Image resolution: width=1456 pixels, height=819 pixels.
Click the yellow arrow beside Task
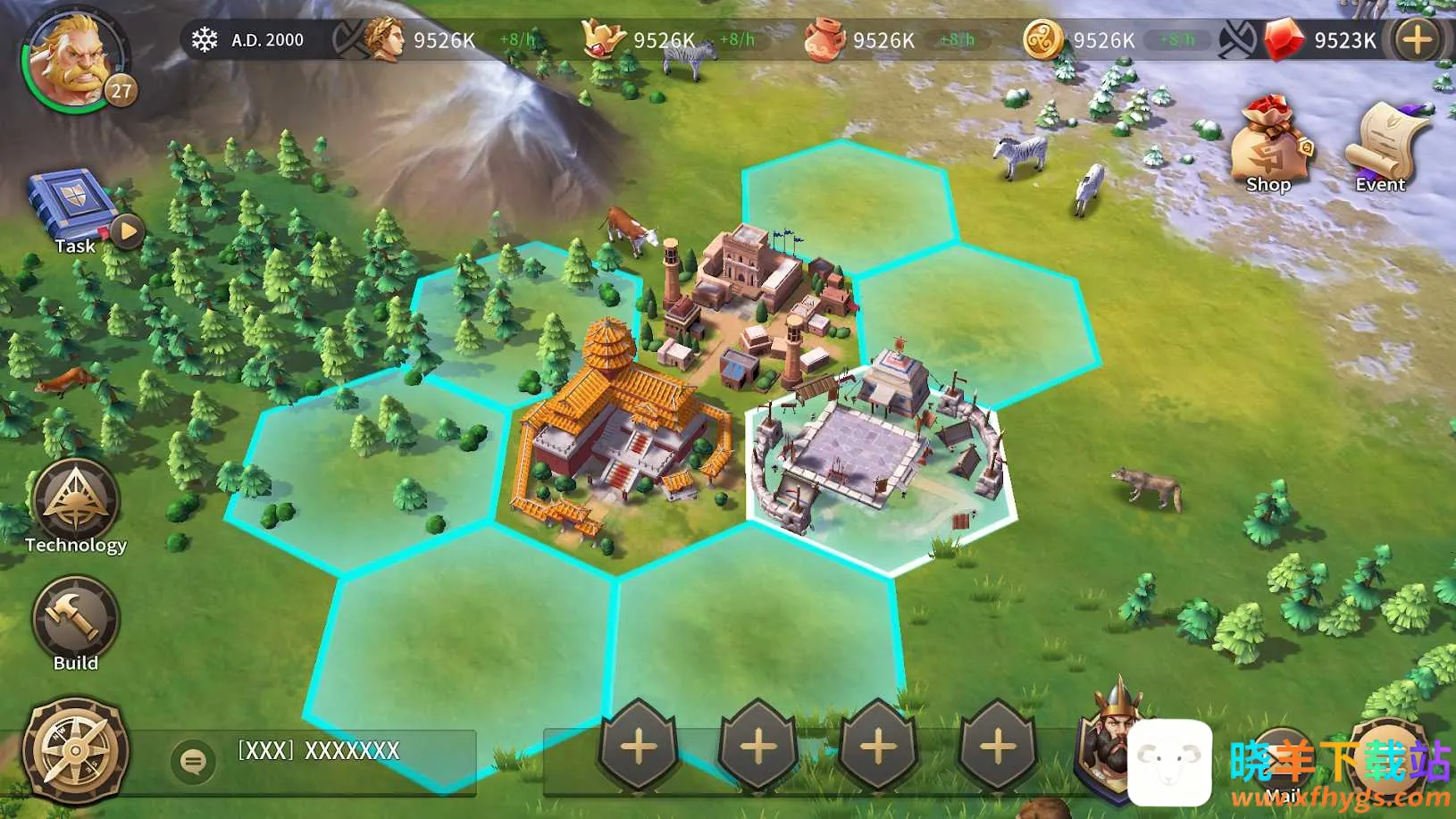(x=129, y=232)
